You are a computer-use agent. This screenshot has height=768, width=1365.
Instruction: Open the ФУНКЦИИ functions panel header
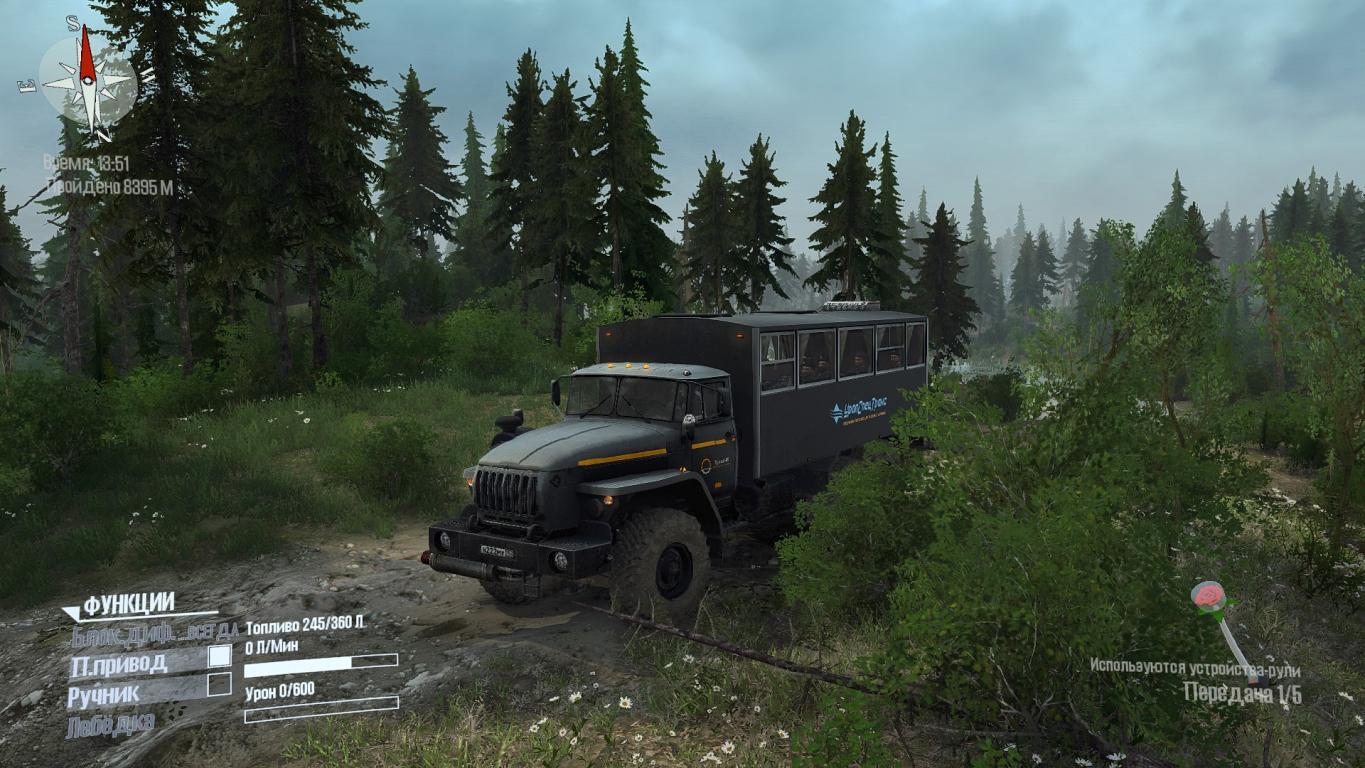point(128,603)
